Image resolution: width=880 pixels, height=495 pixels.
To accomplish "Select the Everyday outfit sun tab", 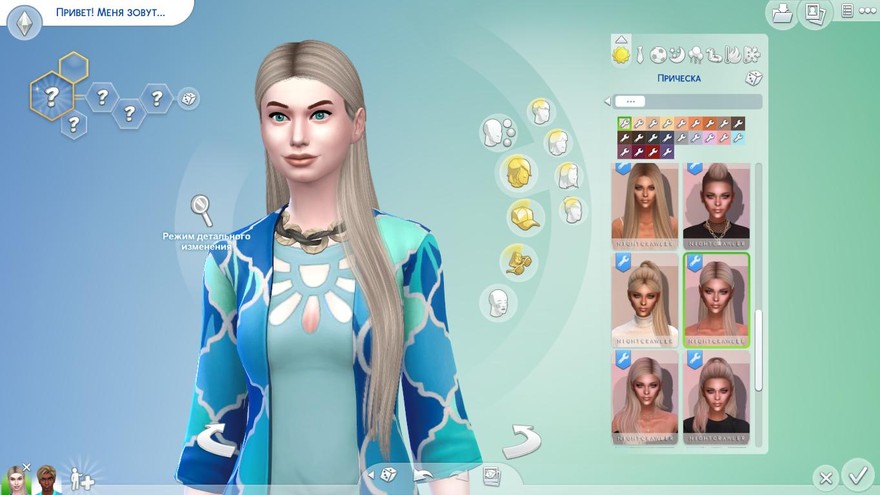I will pyautogui.click(x=621, y=54).
